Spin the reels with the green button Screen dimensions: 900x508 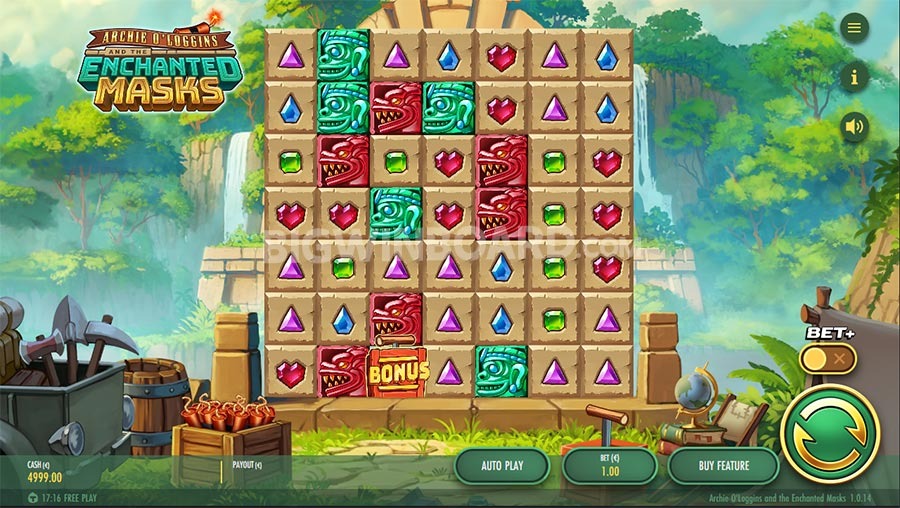829,434
